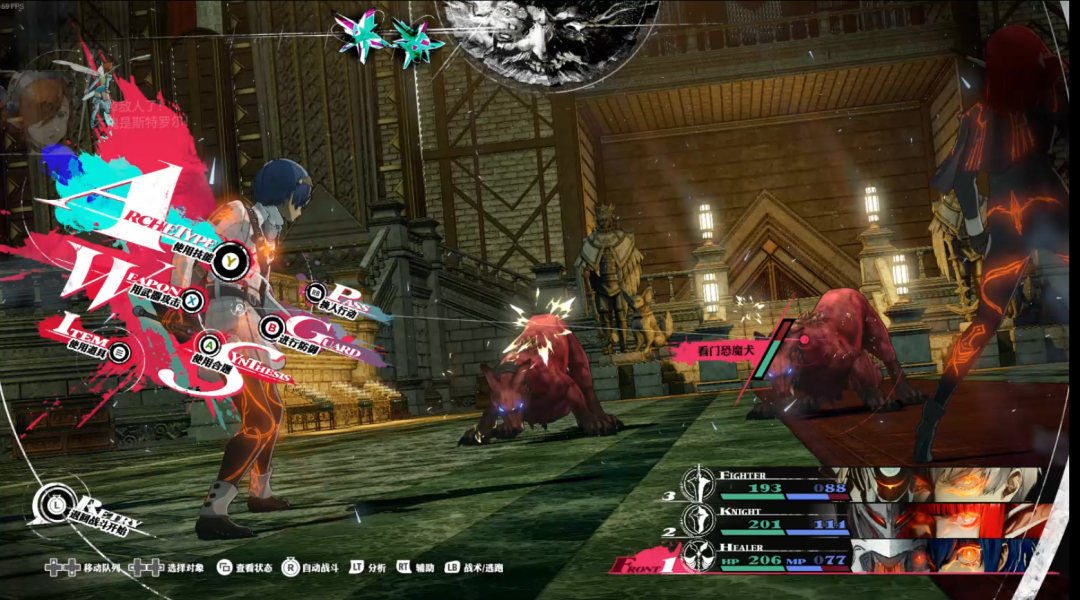Toggle 自动战斗 auto battle
1080x600 pixels.
[291, 568]
